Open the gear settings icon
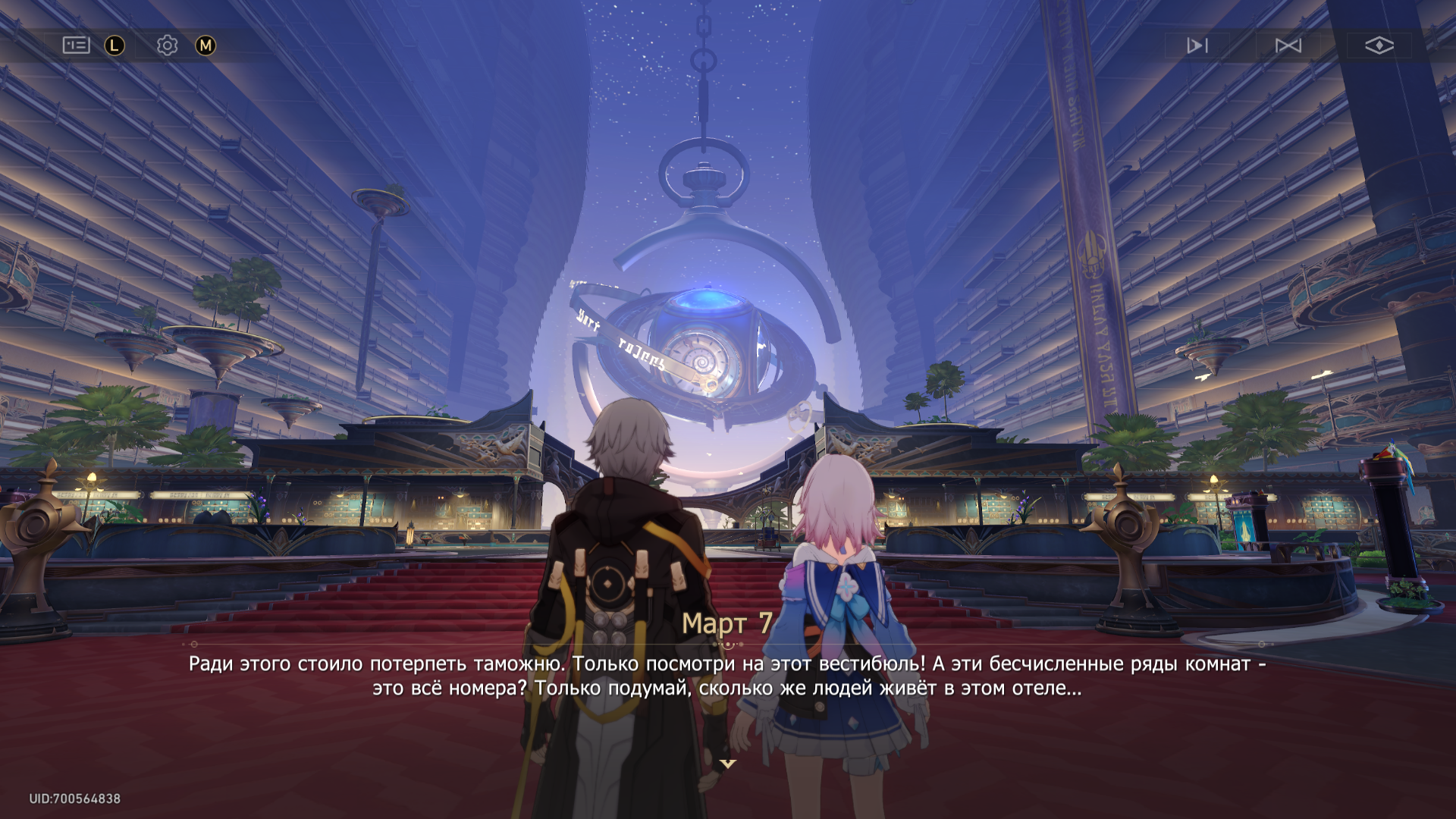Image resolution: width=1456 pixels, height=819 pixels. (x=167, y=45)
